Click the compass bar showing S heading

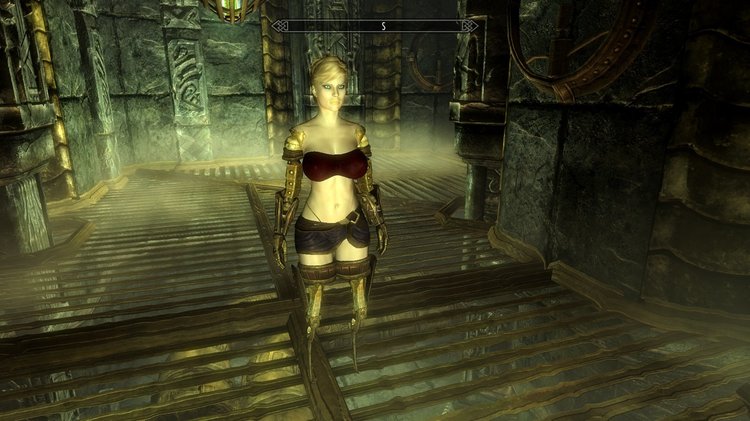coord(375,25)
